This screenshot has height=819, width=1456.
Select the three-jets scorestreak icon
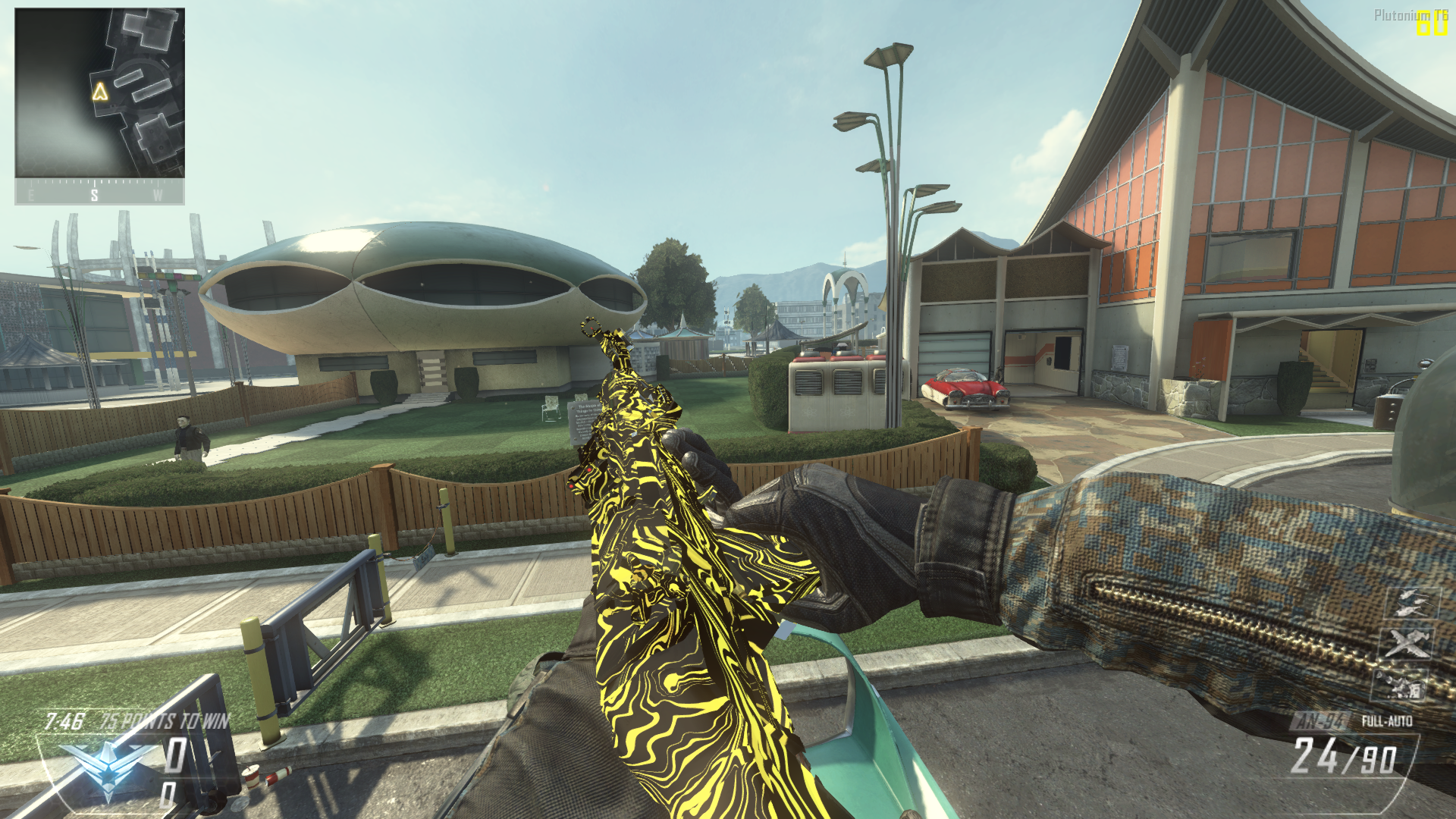[x=1410, y=604]
